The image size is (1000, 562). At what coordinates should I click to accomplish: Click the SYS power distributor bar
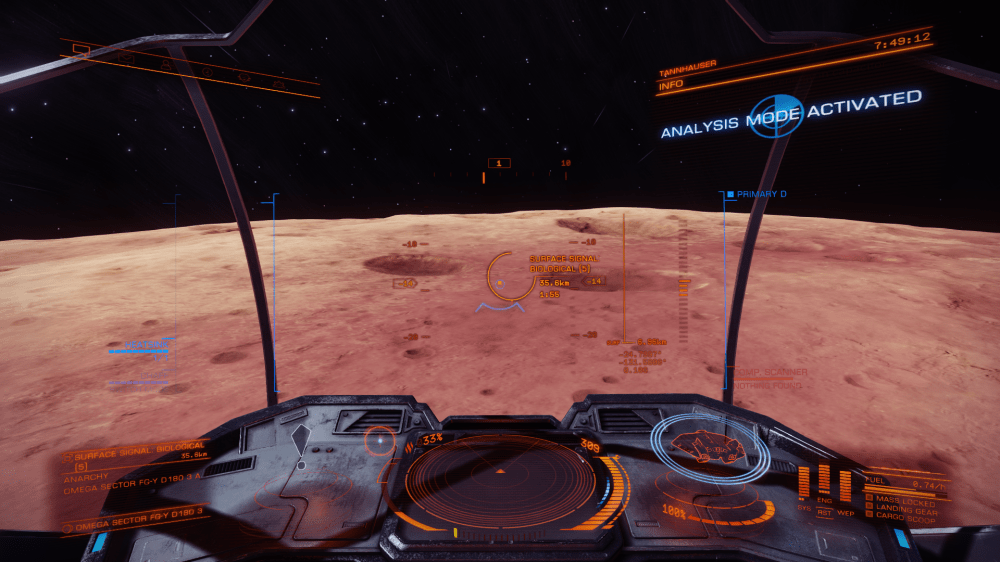pyautogui.click(x=806, y=481)
